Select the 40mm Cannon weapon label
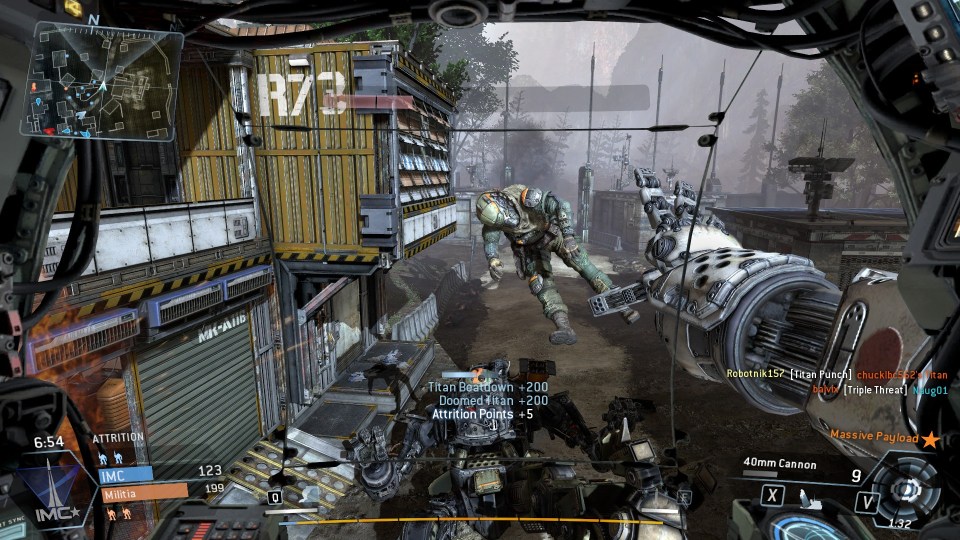Screen dimensions: 960x540 (x=780, y=464)
